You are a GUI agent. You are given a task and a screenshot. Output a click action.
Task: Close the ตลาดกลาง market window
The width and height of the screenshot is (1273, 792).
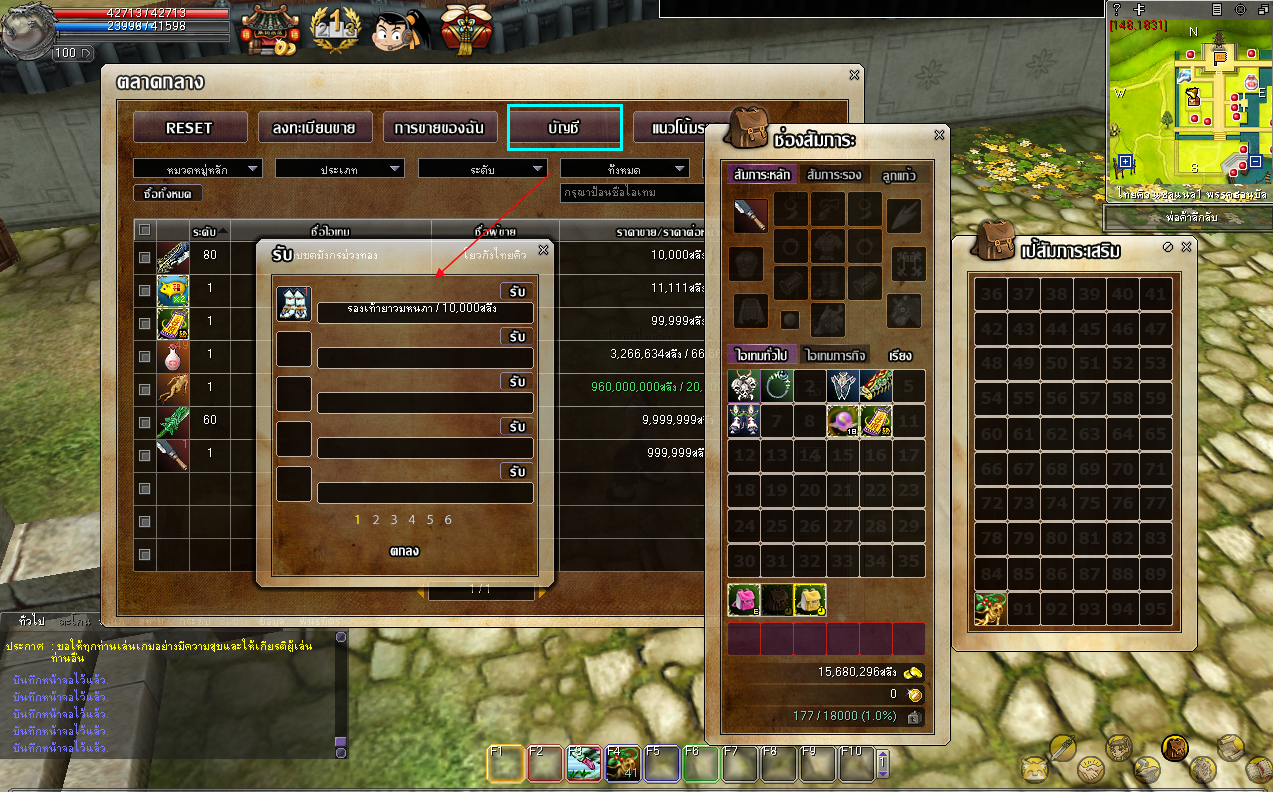coord(854,75)
